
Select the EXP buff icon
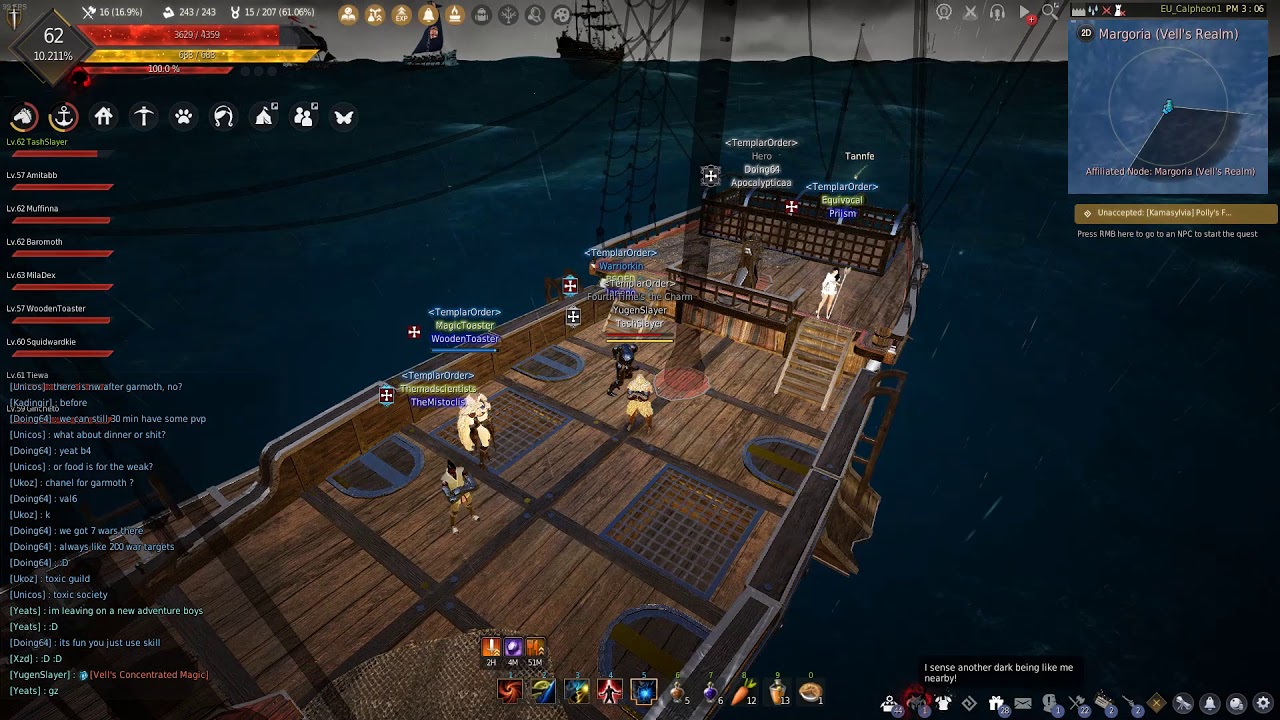click(x=401, y=15)
